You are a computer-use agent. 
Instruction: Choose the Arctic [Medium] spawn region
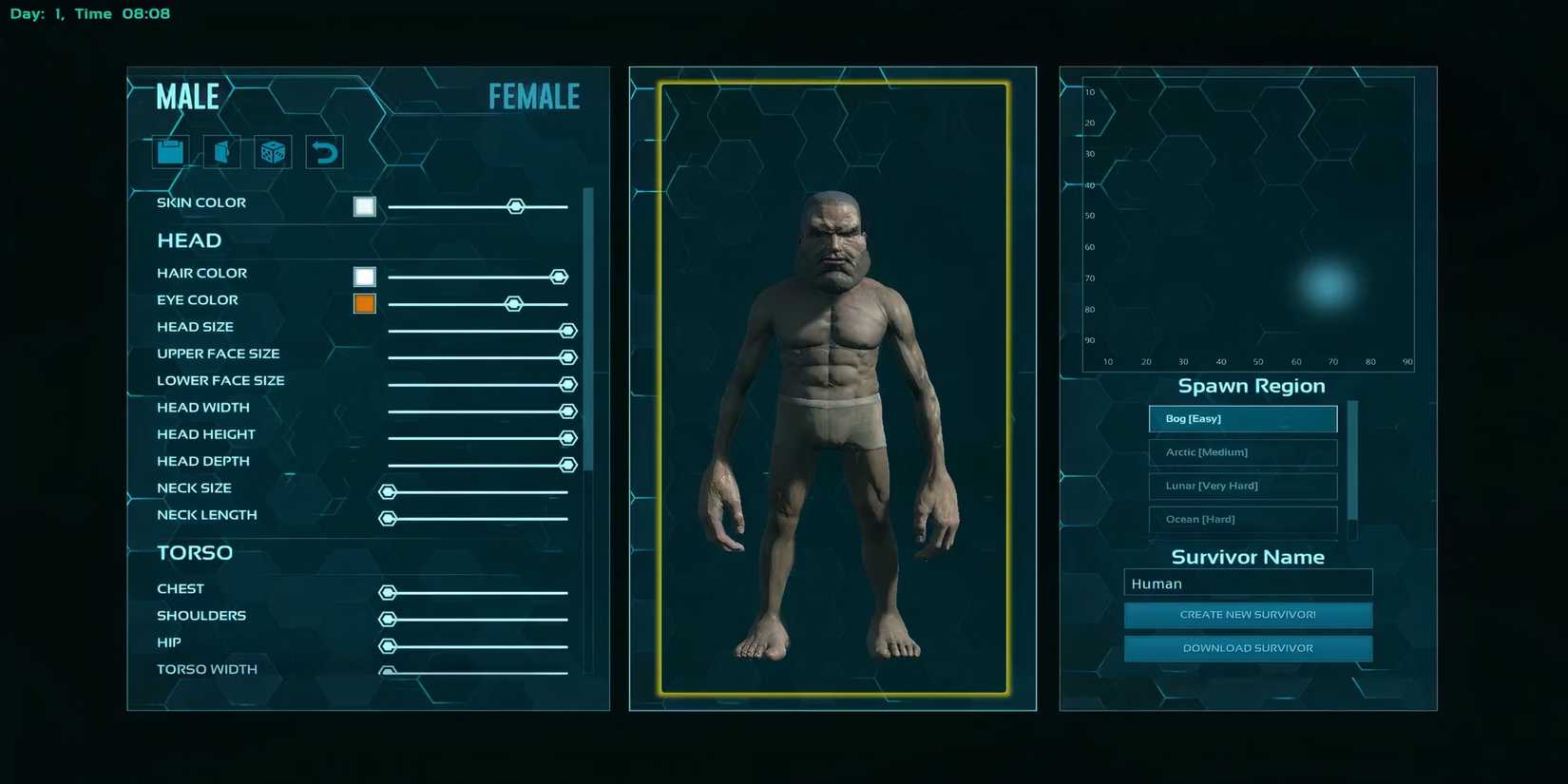[x=1242, y=452]
